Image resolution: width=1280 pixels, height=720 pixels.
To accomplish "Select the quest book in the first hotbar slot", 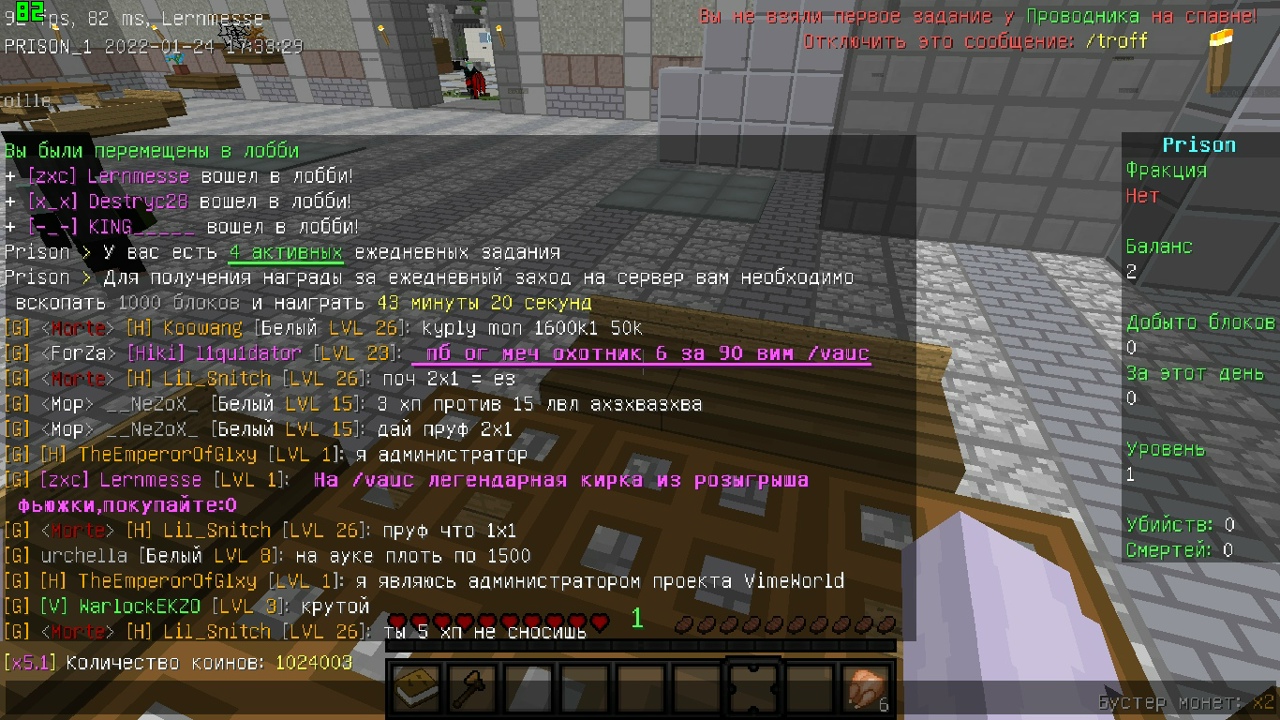I will [414, 686].
